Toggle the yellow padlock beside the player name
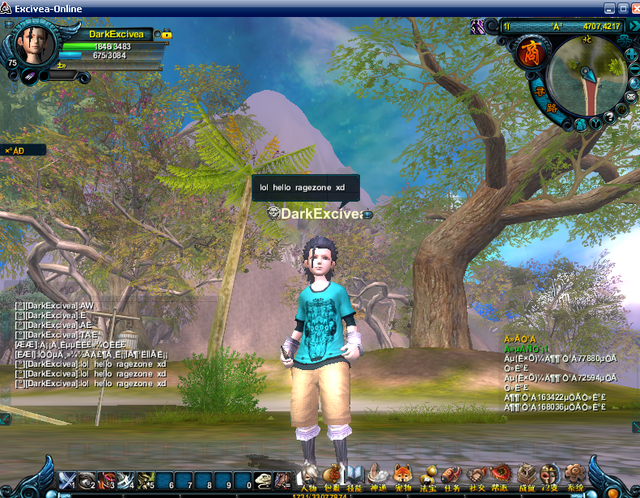This screenshot has width=640, height=498. point(166,35)
